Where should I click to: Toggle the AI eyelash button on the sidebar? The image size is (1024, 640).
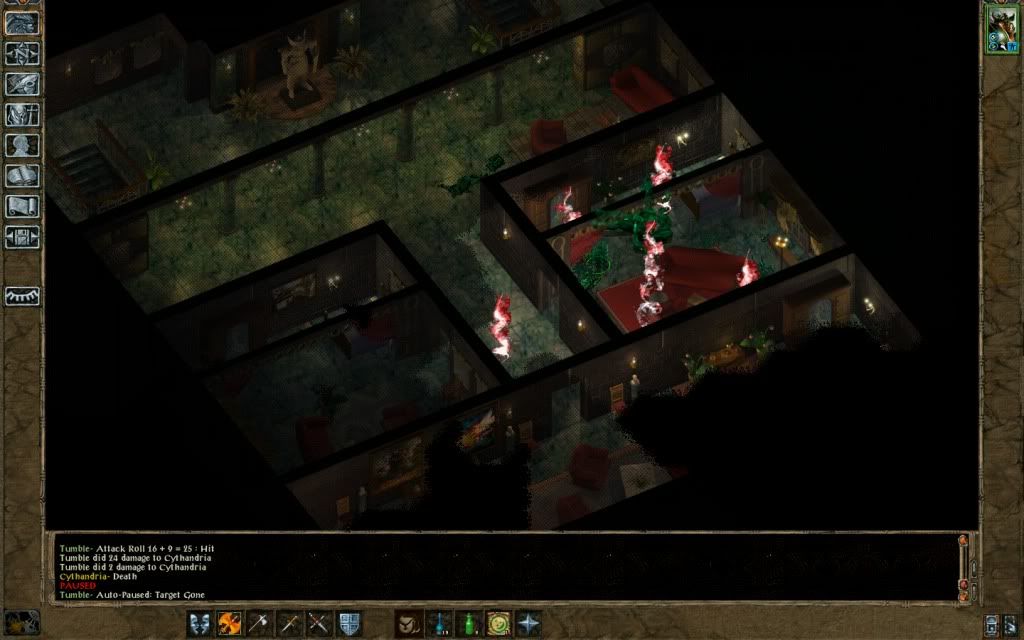tap(21, 296)
